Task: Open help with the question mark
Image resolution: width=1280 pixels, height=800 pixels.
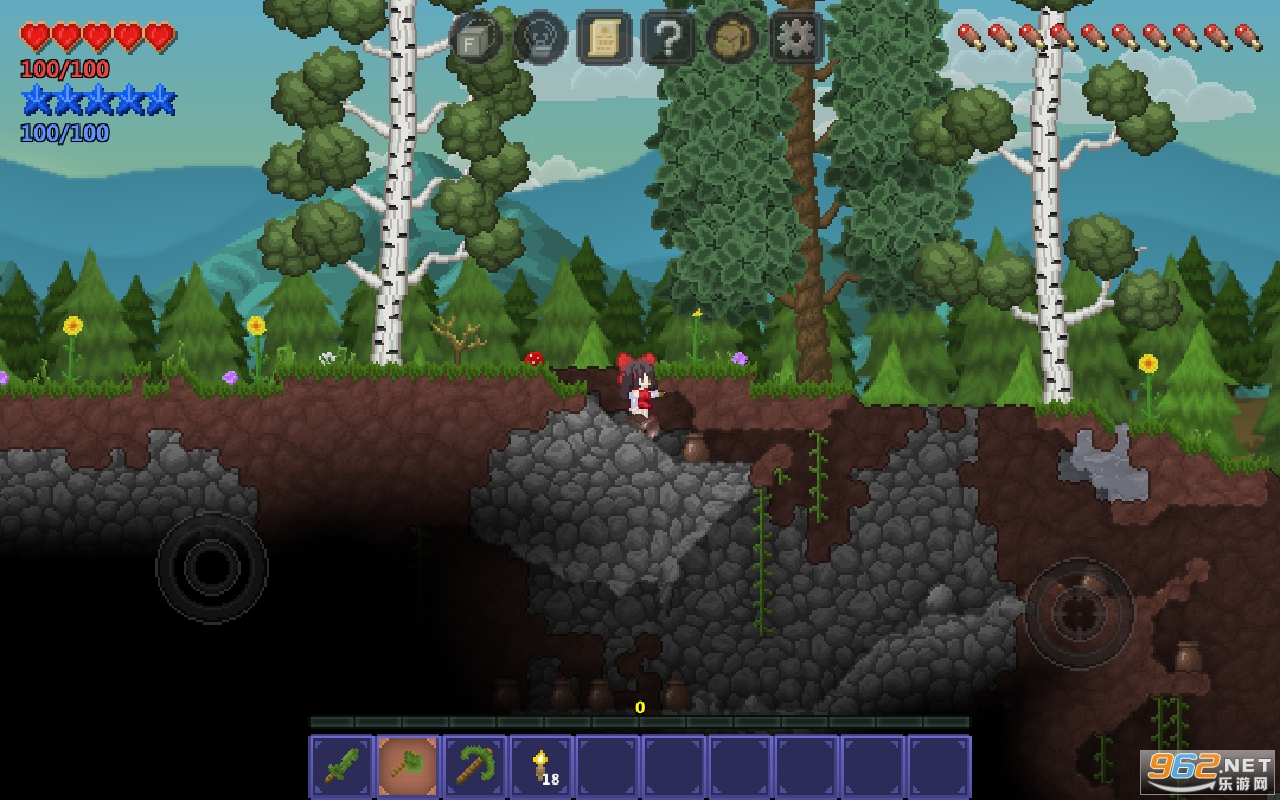Action: [668, 39]
